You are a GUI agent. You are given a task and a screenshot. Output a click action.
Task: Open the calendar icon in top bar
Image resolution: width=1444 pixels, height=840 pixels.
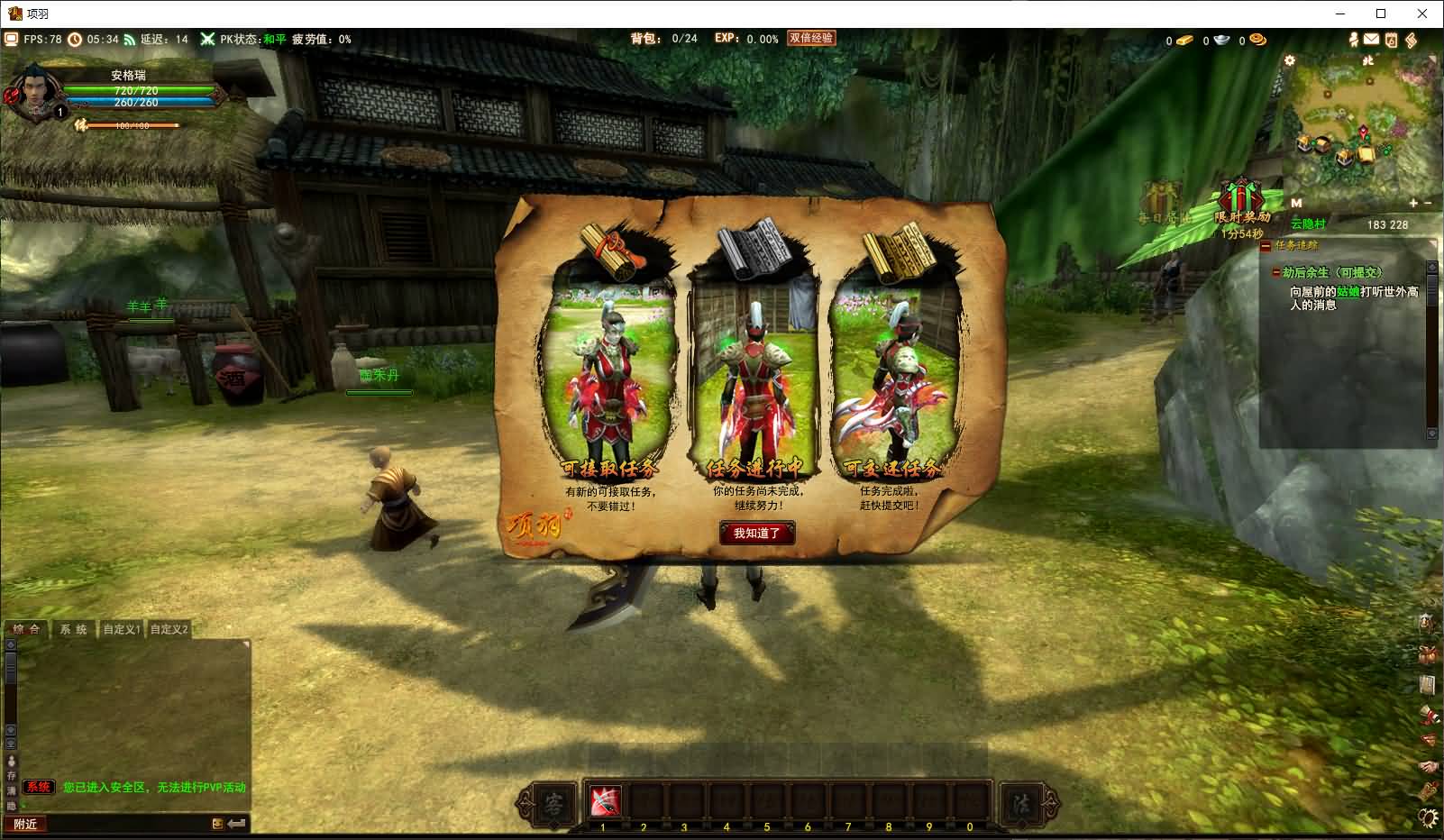[x=1391, y=40]
